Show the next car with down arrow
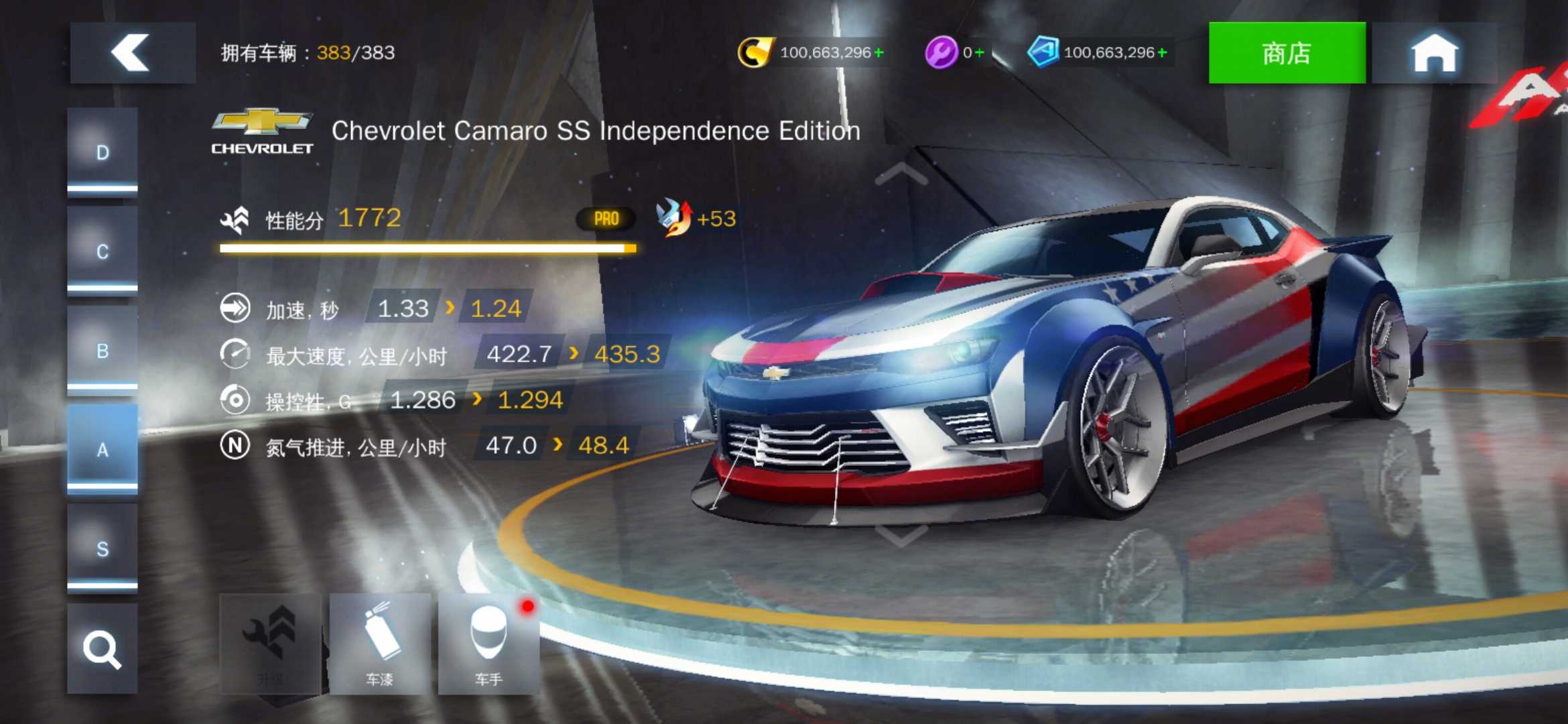The image size is (1568, 724). click(x=901, y=535)
